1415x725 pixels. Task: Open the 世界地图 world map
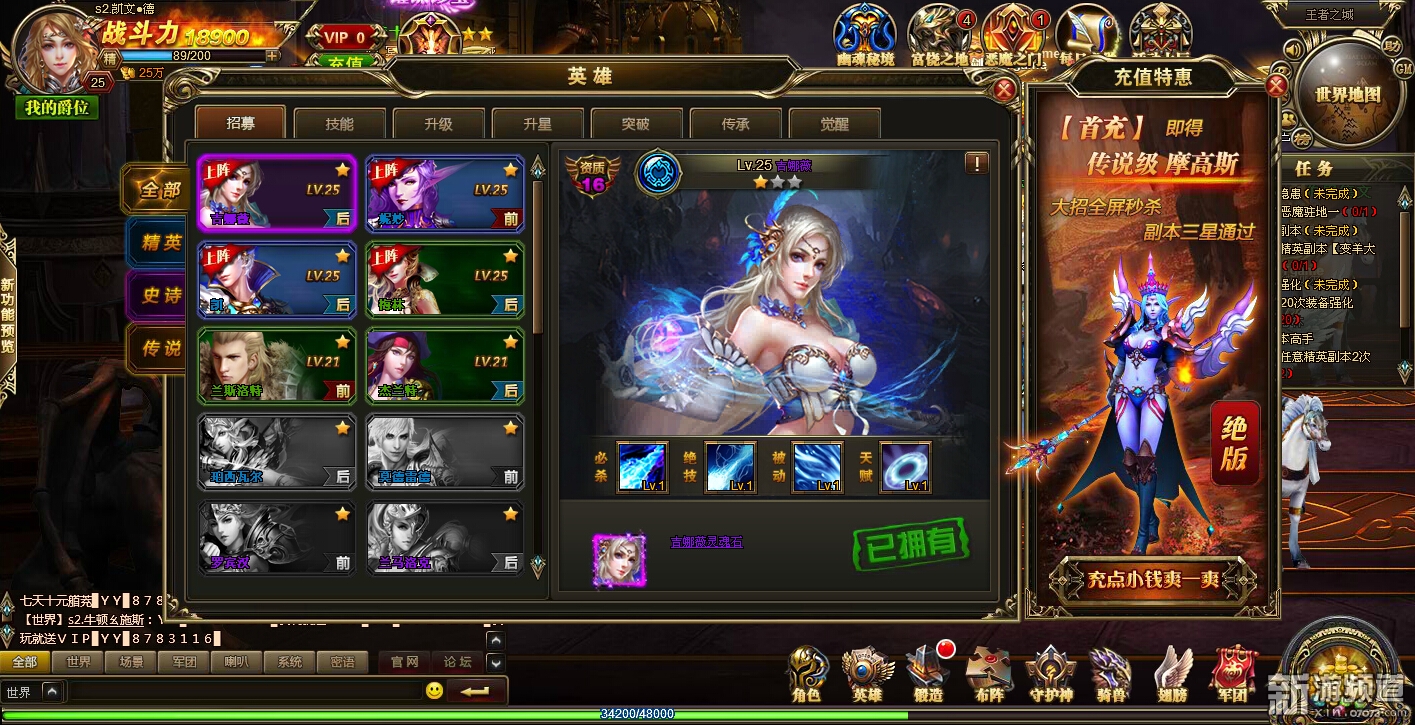[1347, 93]
